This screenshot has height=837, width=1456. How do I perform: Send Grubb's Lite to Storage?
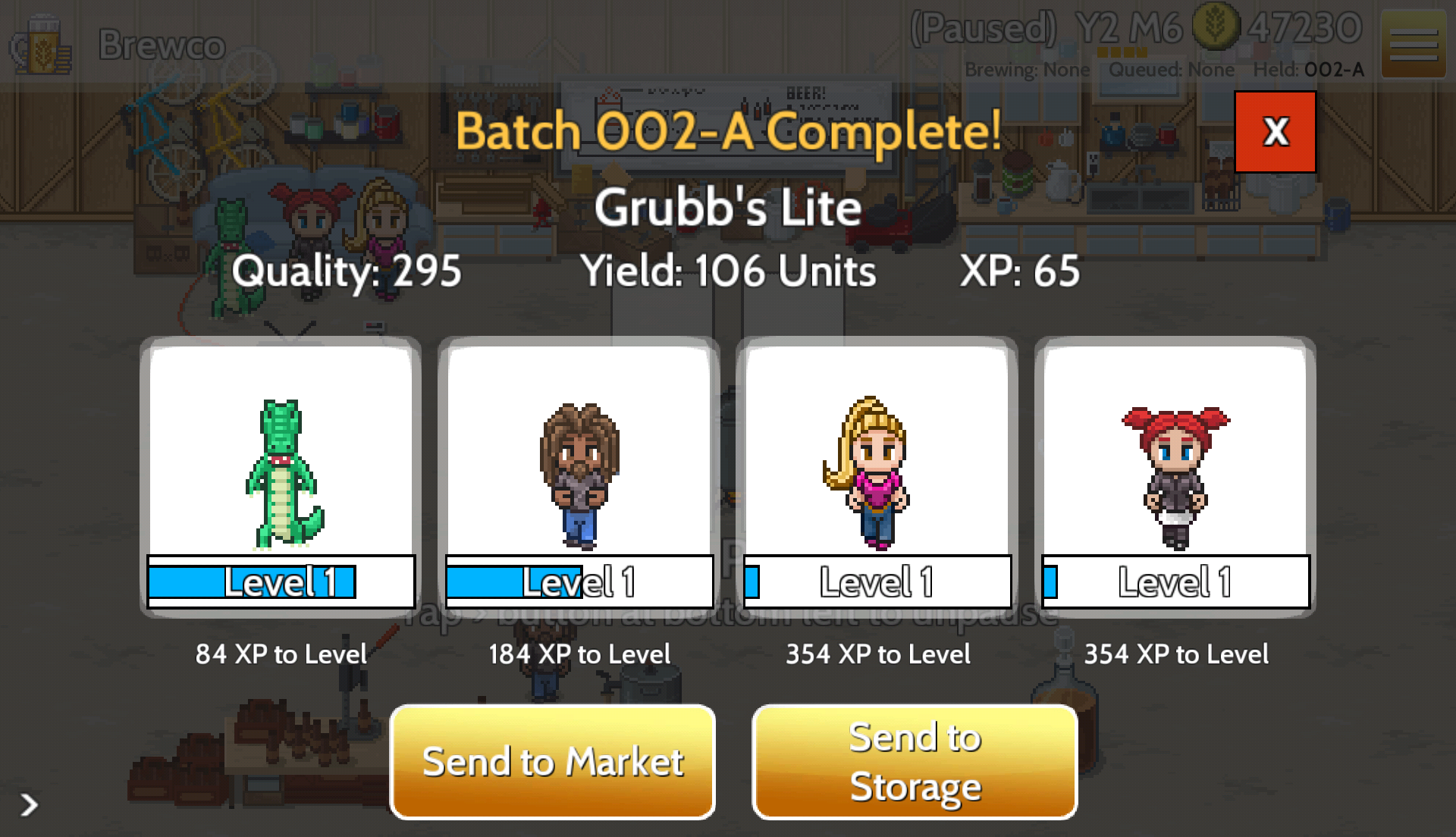pyautogui.click(x=914, y=761)
